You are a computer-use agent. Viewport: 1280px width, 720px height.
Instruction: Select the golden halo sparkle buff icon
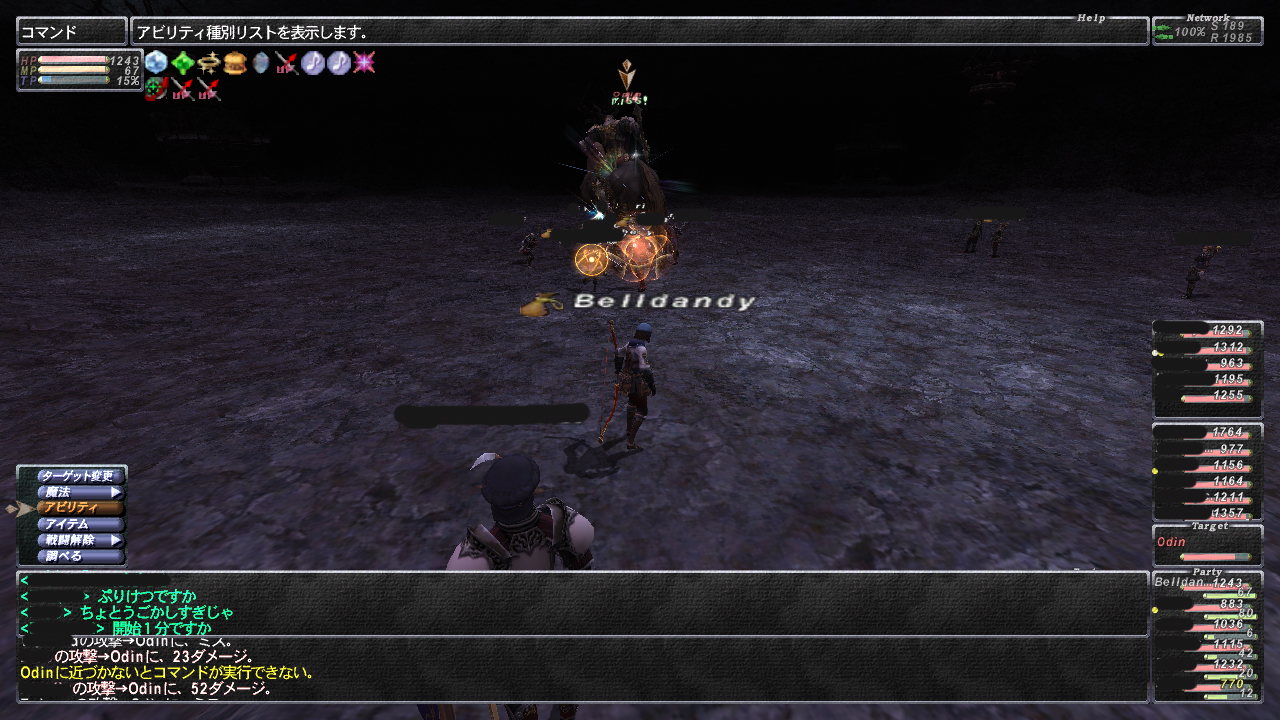point(208,63)
